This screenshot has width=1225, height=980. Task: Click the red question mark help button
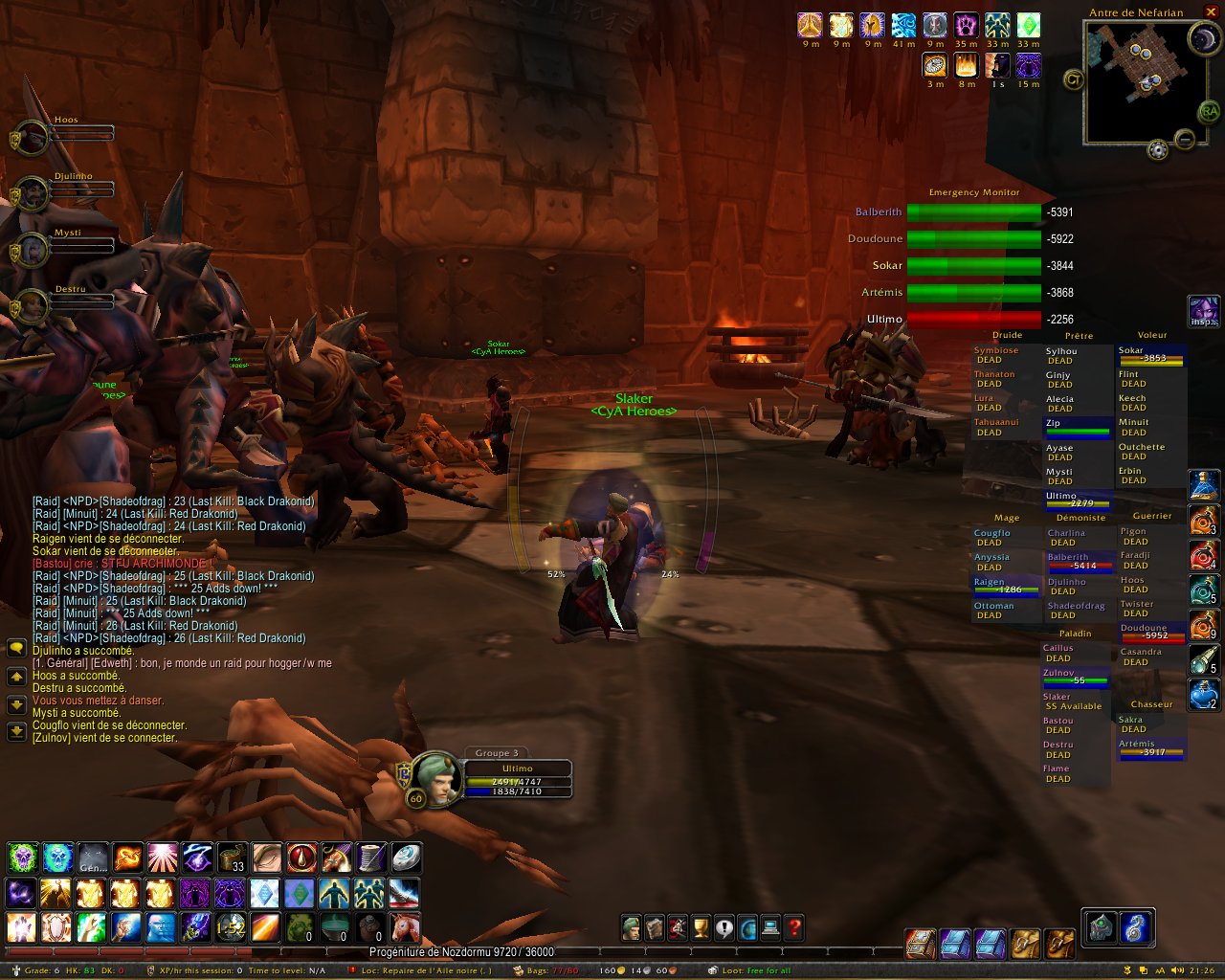[x=793, y=927]
